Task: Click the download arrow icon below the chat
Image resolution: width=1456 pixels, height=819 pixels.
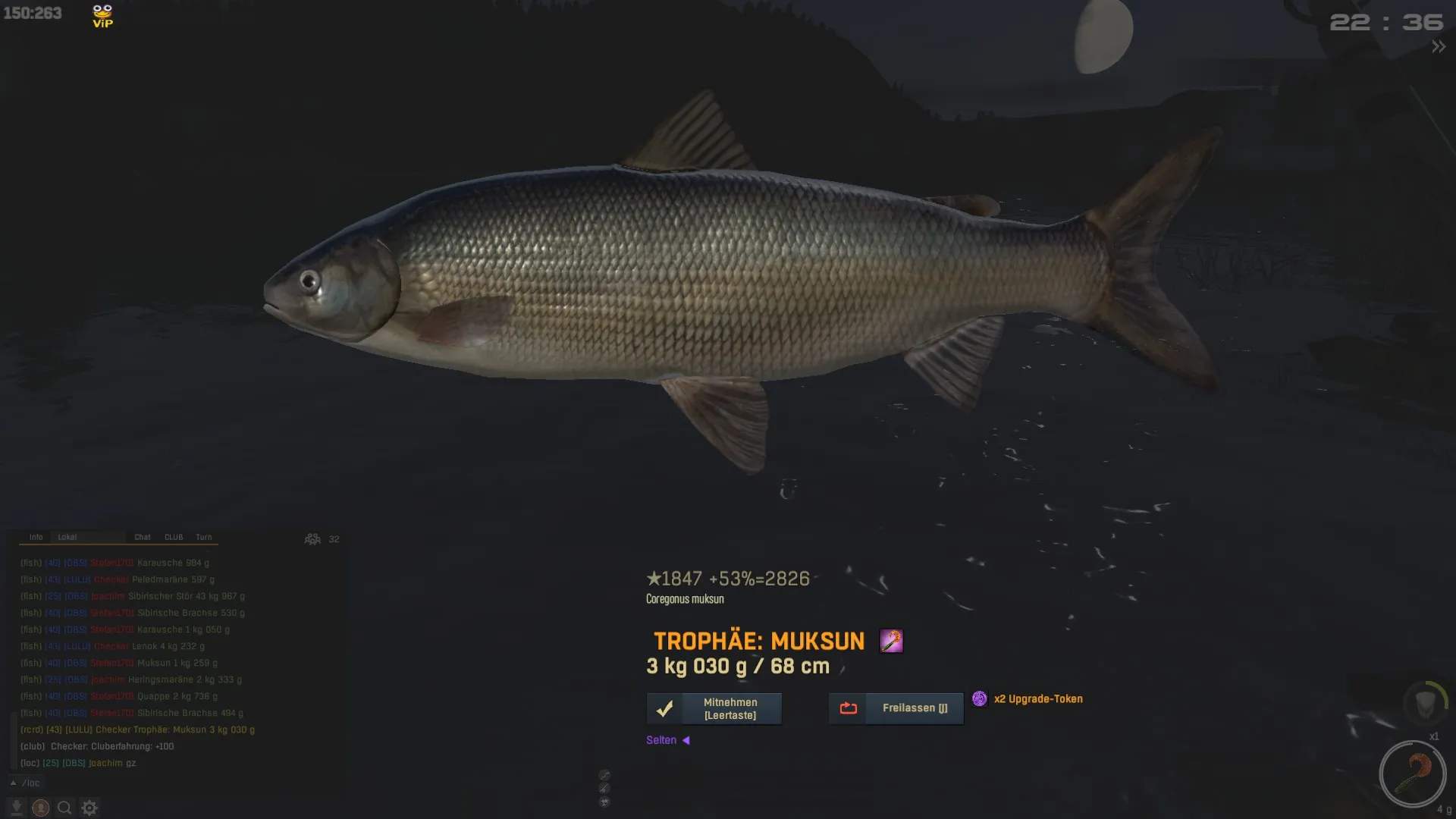Action: click(x=17, y=808)
